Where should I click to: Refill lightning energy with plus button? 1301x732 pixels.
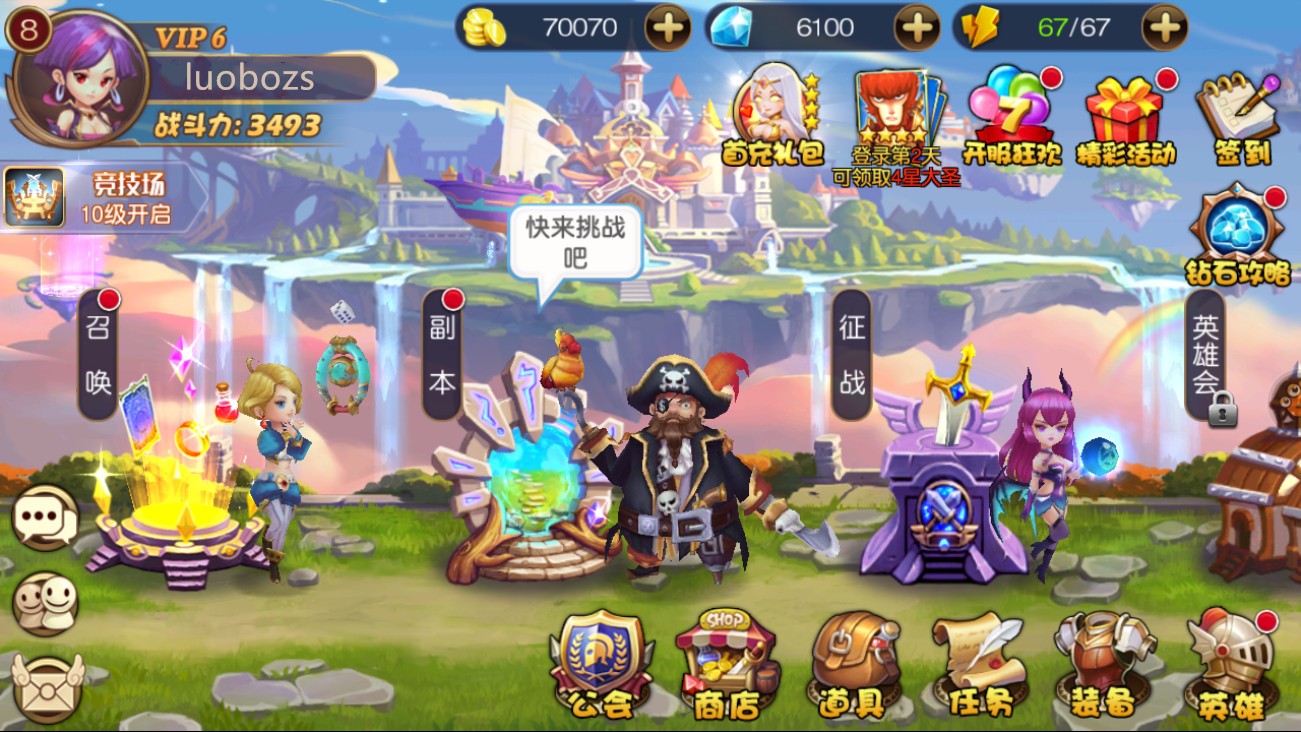tap(1165, 27)
